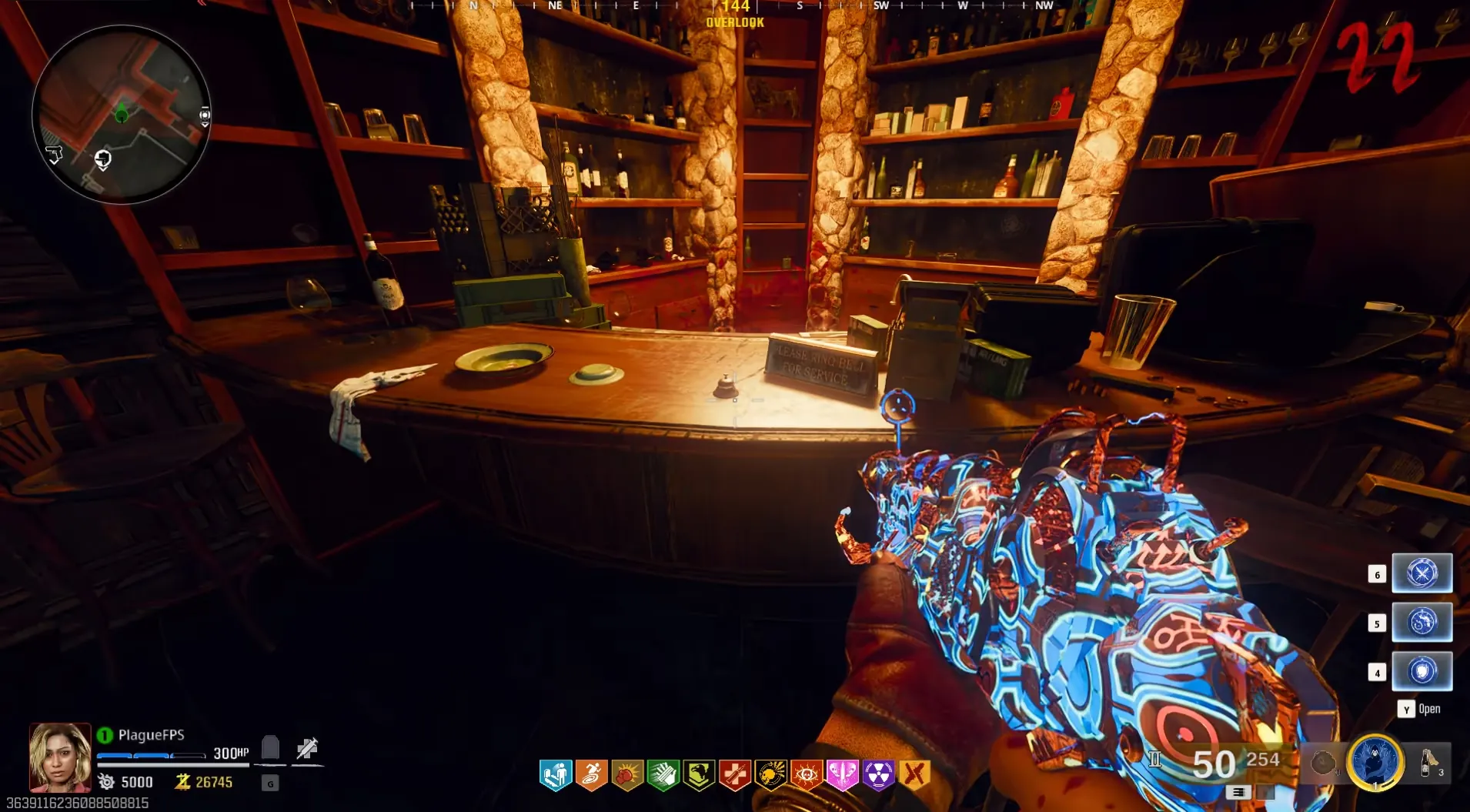
Task: Select the green speeding hand perk icon
Action: [663, 775]
